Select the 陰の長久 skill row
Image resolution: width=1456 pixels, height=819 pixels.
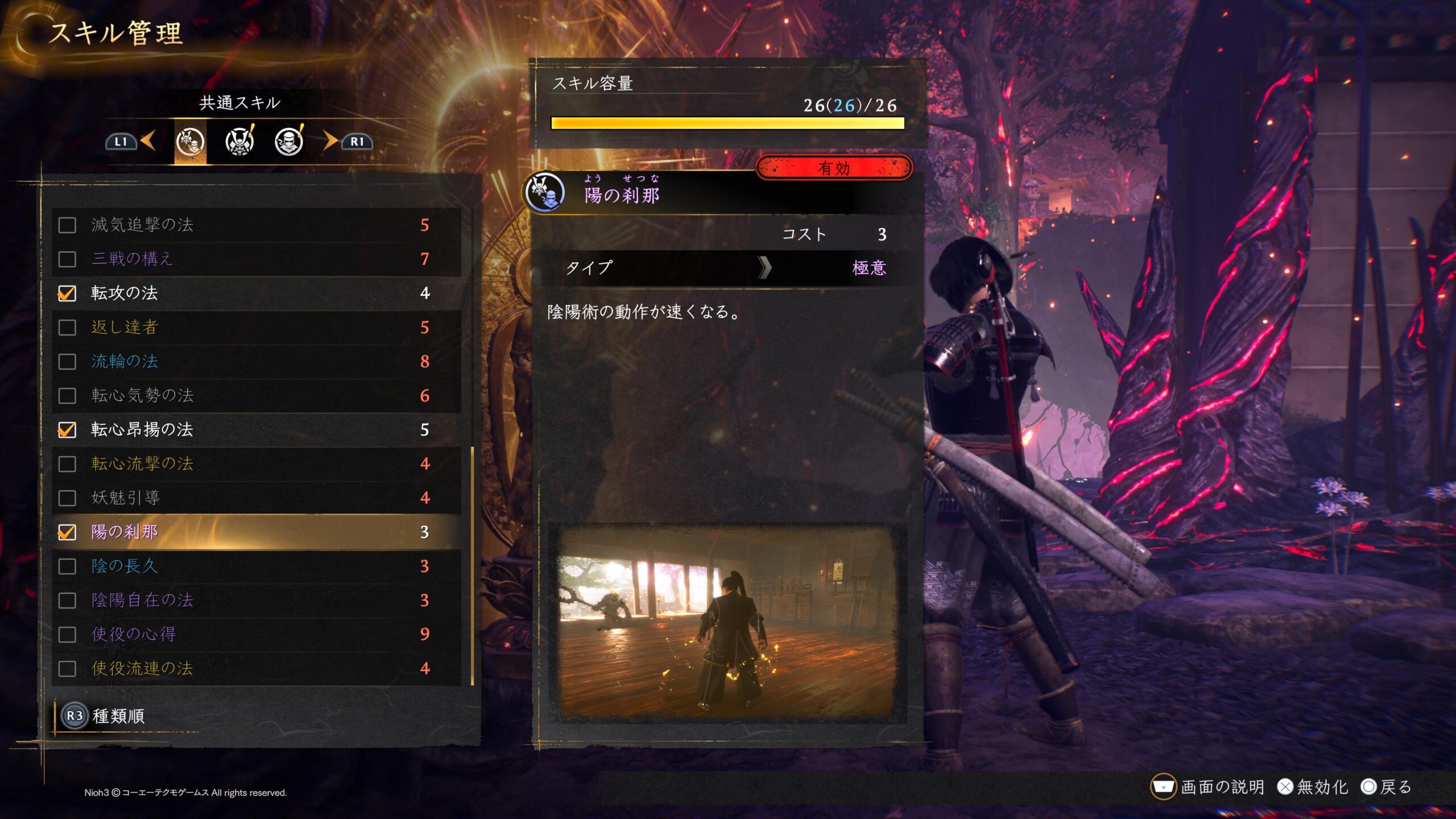click(256, 566)
